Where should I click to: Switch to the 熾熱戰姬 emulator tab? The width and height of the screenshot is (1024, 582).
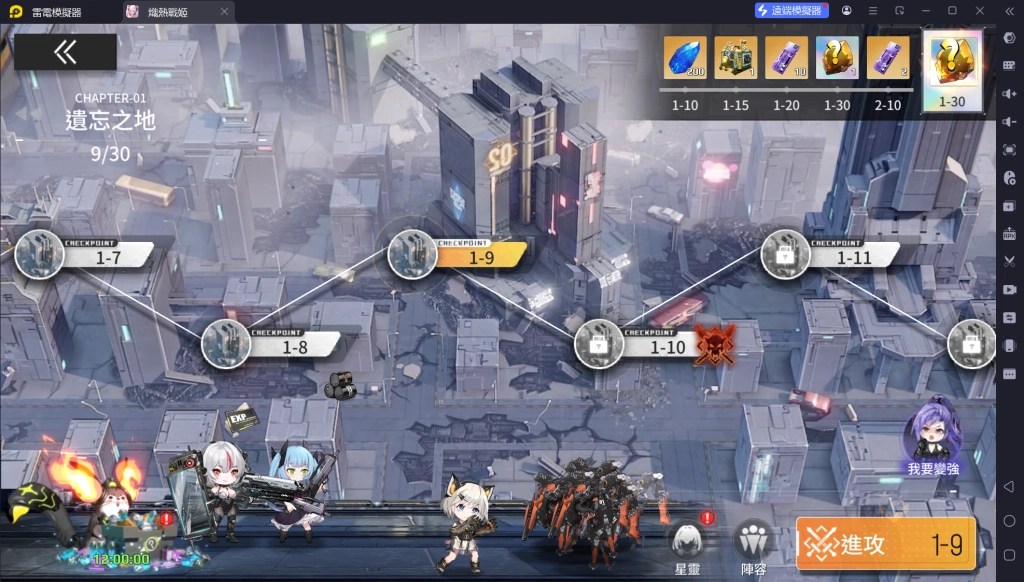[x=177, y=11]
